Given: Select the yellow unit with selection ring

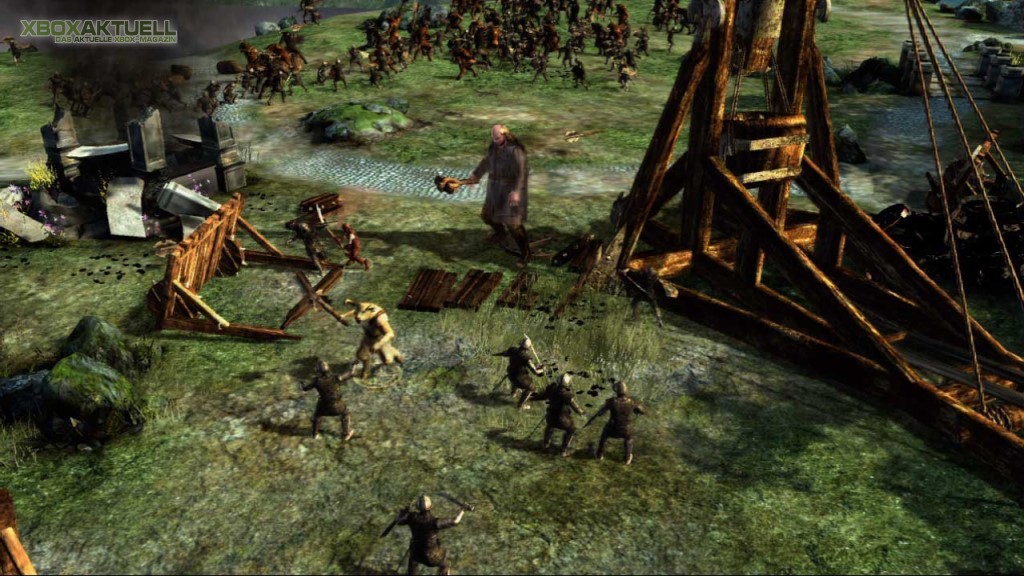Looking at the screenshot, I should (375, 340).
